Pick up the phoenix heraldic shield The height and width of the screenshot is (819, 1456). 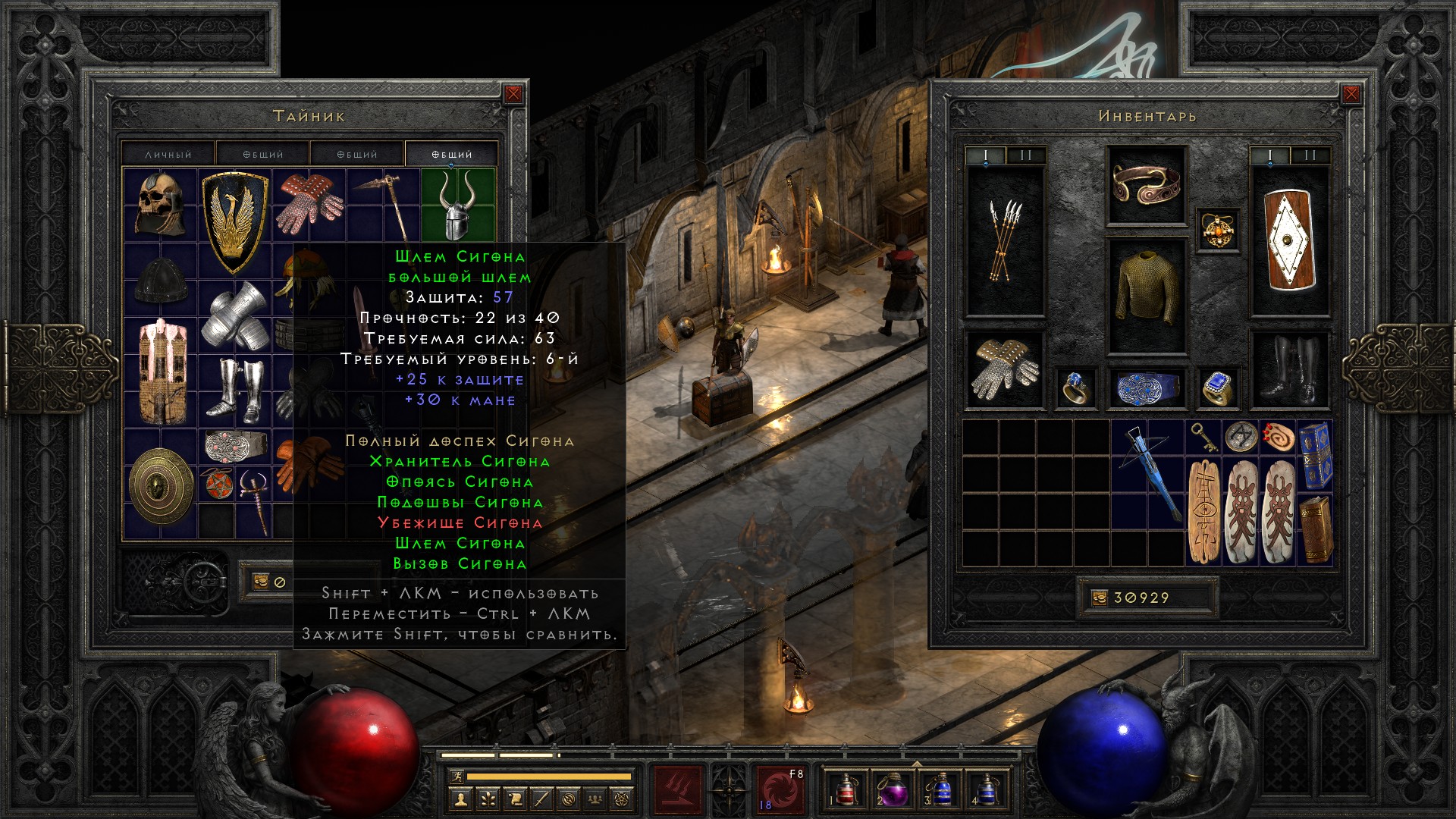(x=235, y=221)
